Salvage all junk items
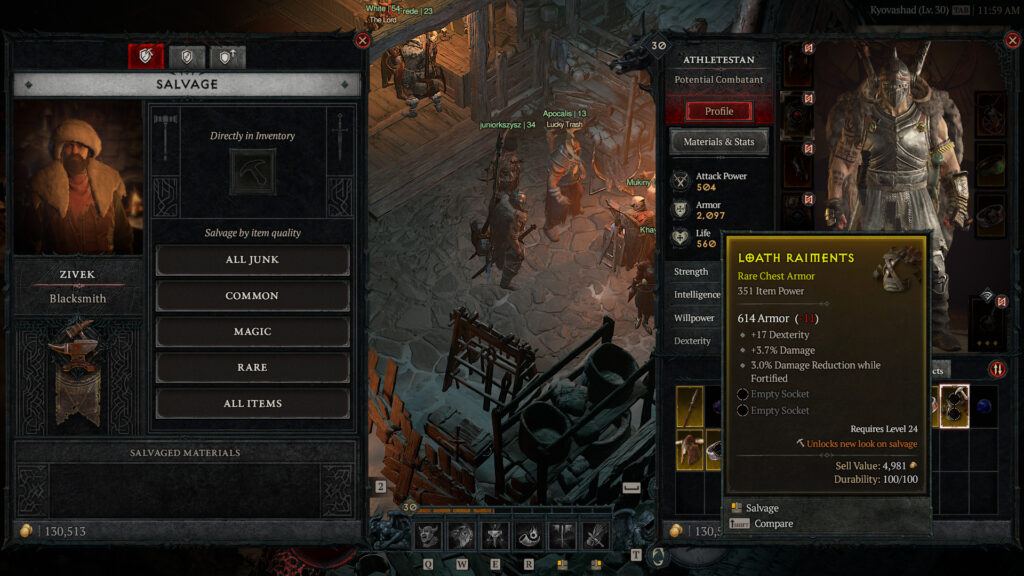Image resolution: width=1024 pixels, height=576 pixels. point(252,260)
